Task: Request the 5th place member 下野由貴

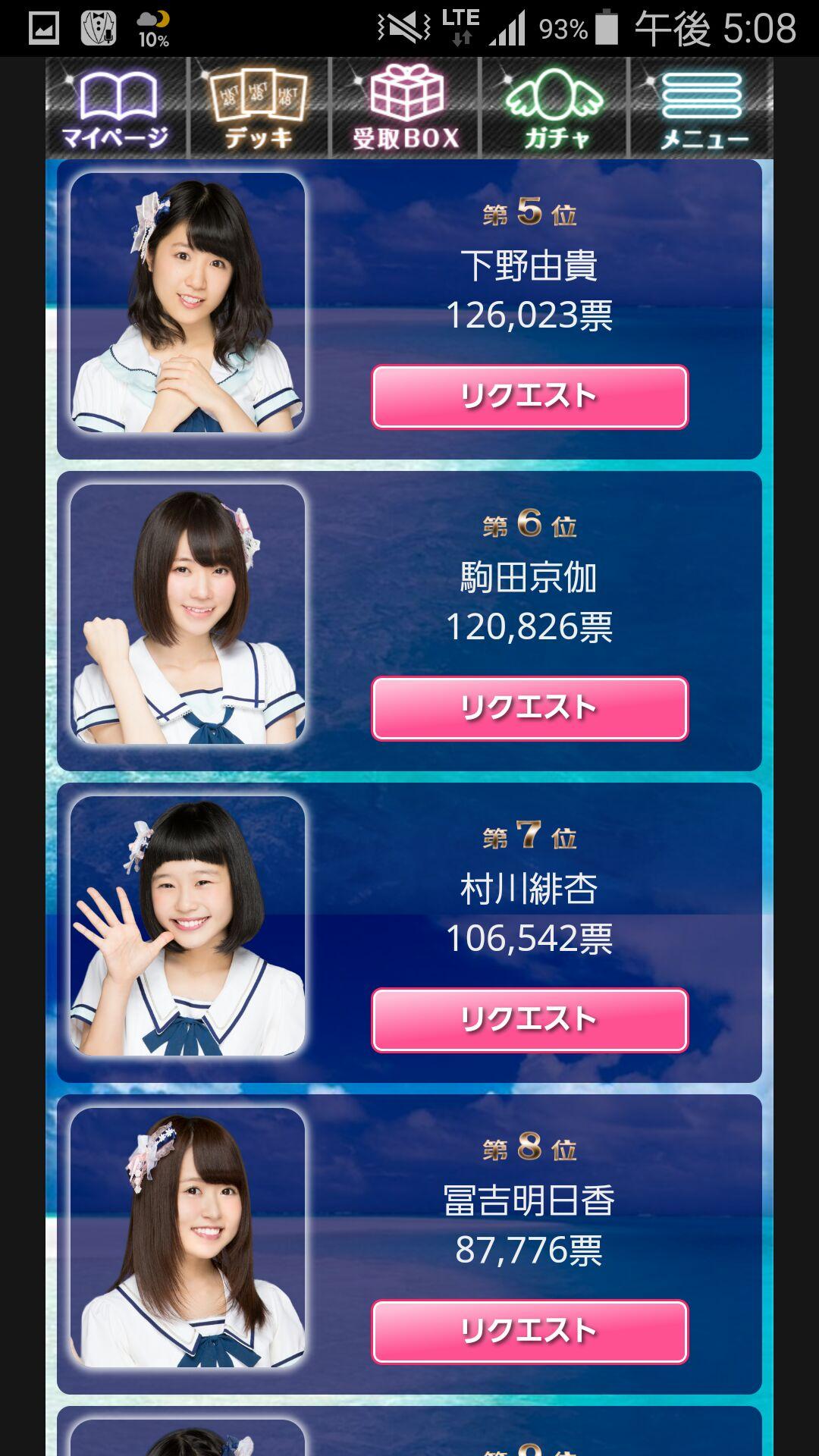Action: [529, 397]
